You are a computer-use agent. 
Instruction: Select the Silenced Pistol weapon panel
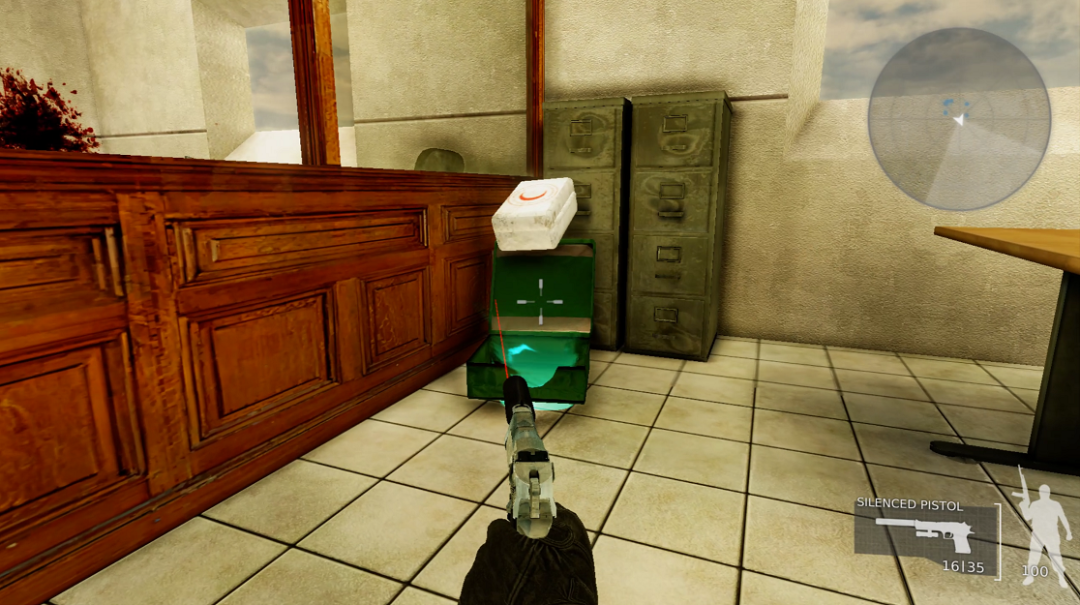pyautogui.click(x=927, y=537)
